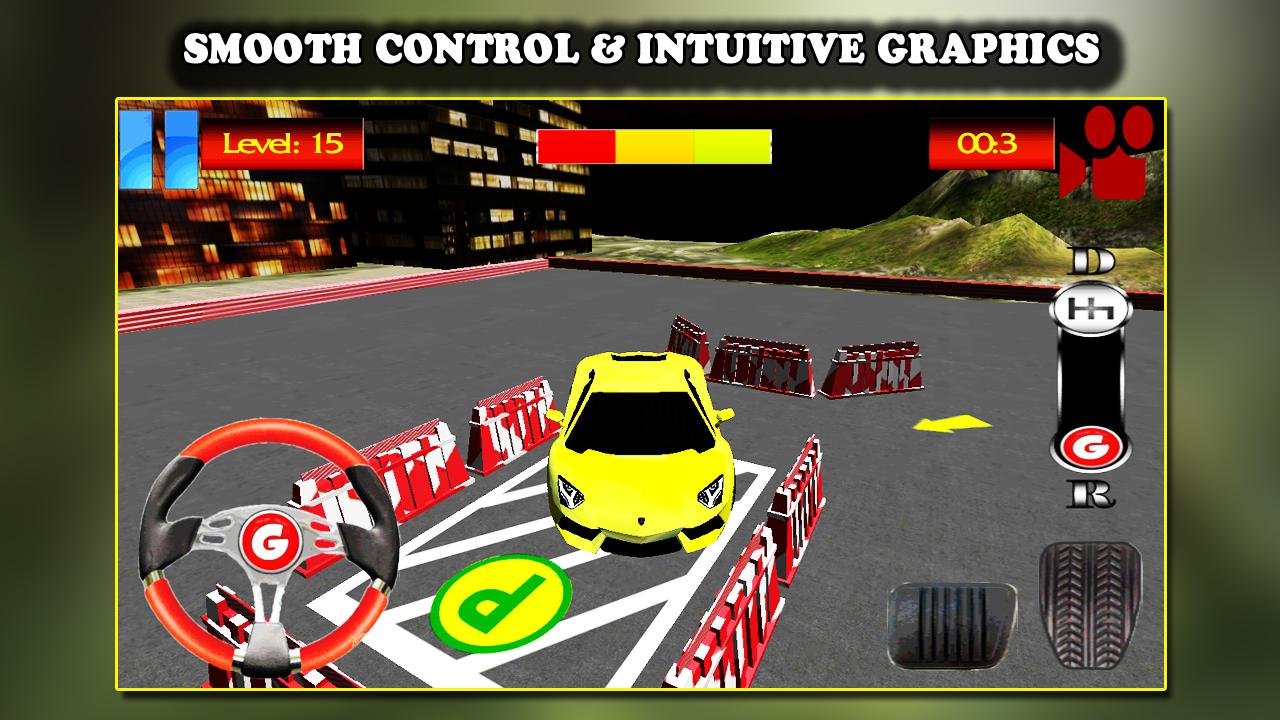This screenshot has width=1280, height=720.
Task: Click the H-pattern gear shifter icon
Action: pos(1092,310)
